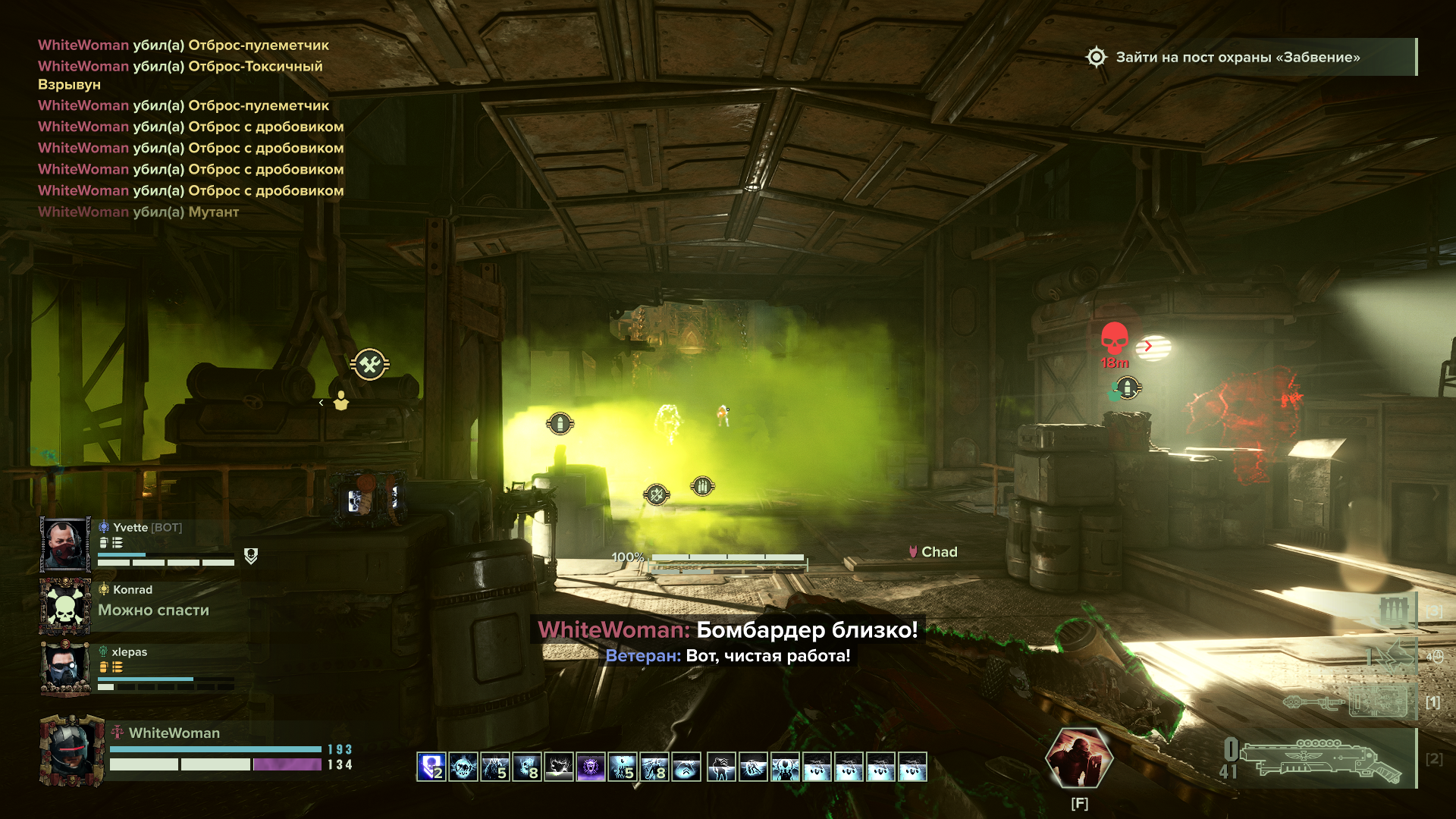
Task: Click the crossed-tools world marker
Action: pyautogui.click(x=369, y=365)
